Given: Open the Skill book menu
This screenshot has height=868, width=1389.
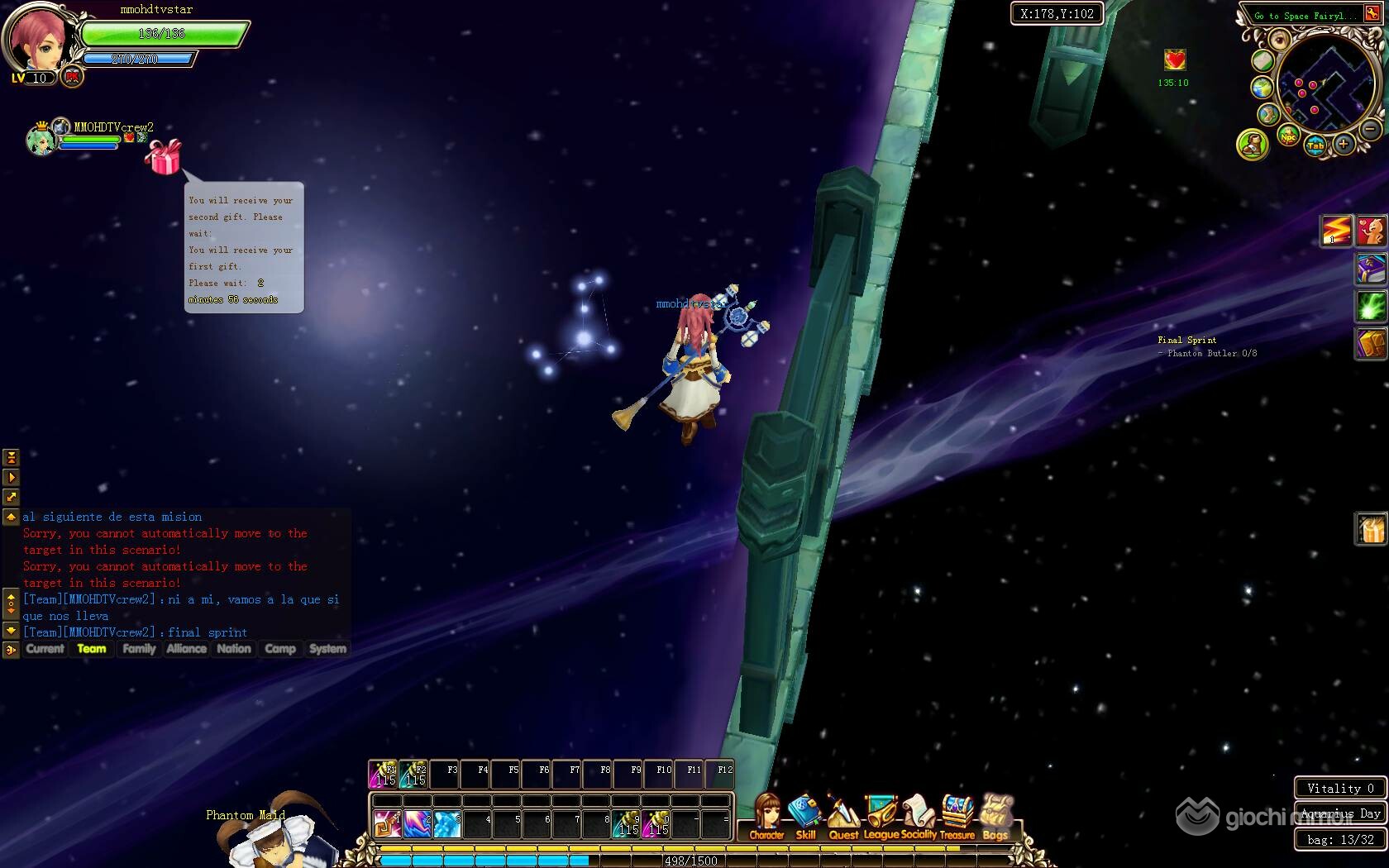Looking at the screenshot, I should [804, 815].
